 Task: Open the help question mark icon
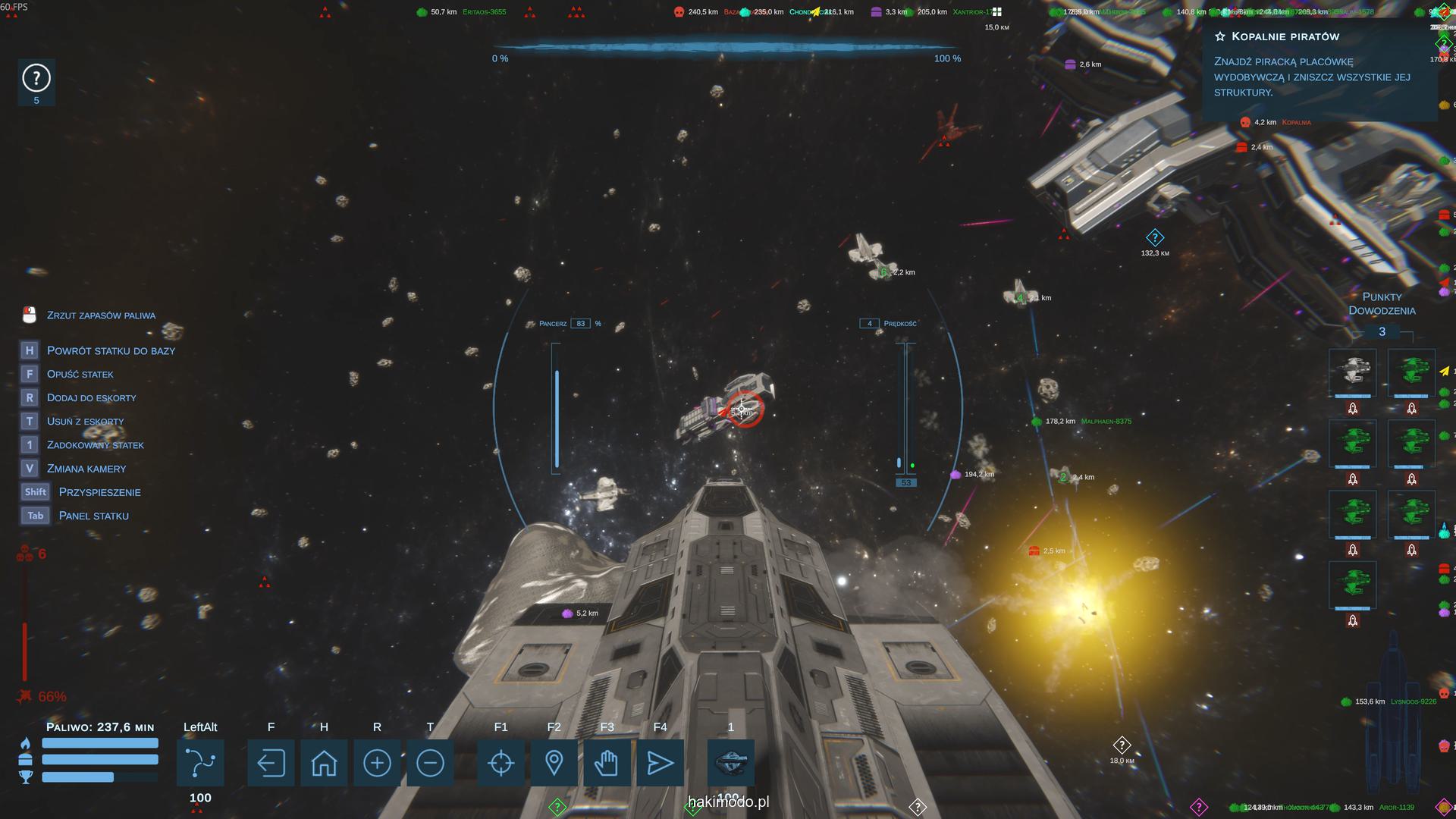(36, 78)
